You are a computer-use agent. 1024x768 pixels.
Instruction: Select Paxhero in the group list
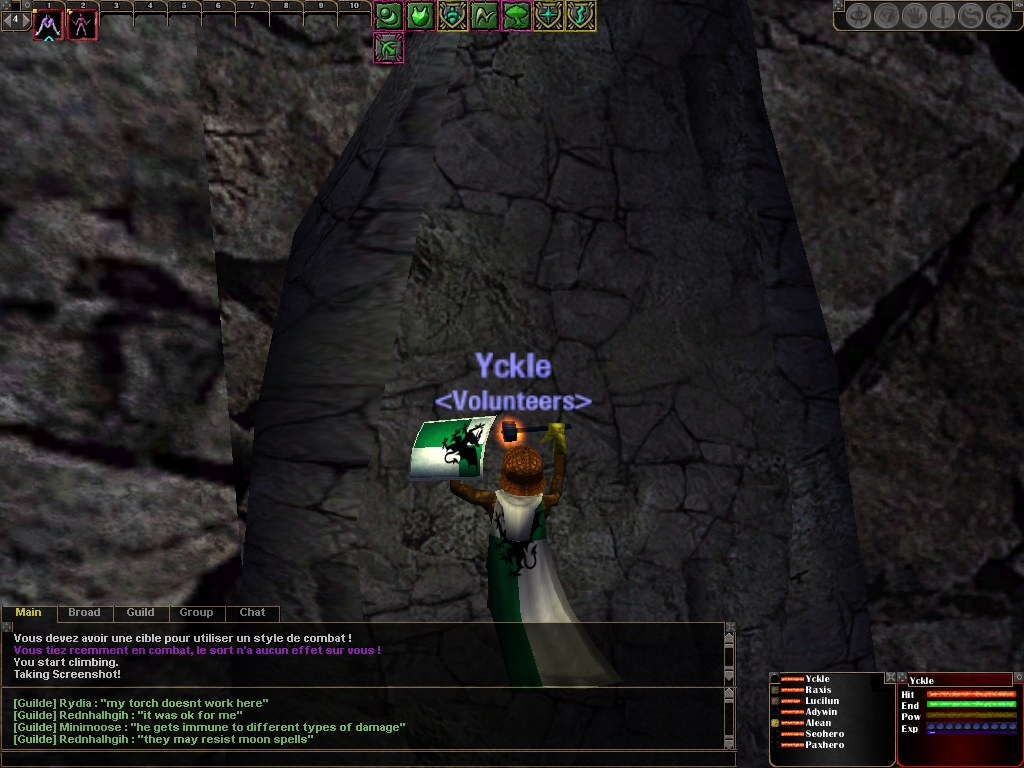coord(824,745)
